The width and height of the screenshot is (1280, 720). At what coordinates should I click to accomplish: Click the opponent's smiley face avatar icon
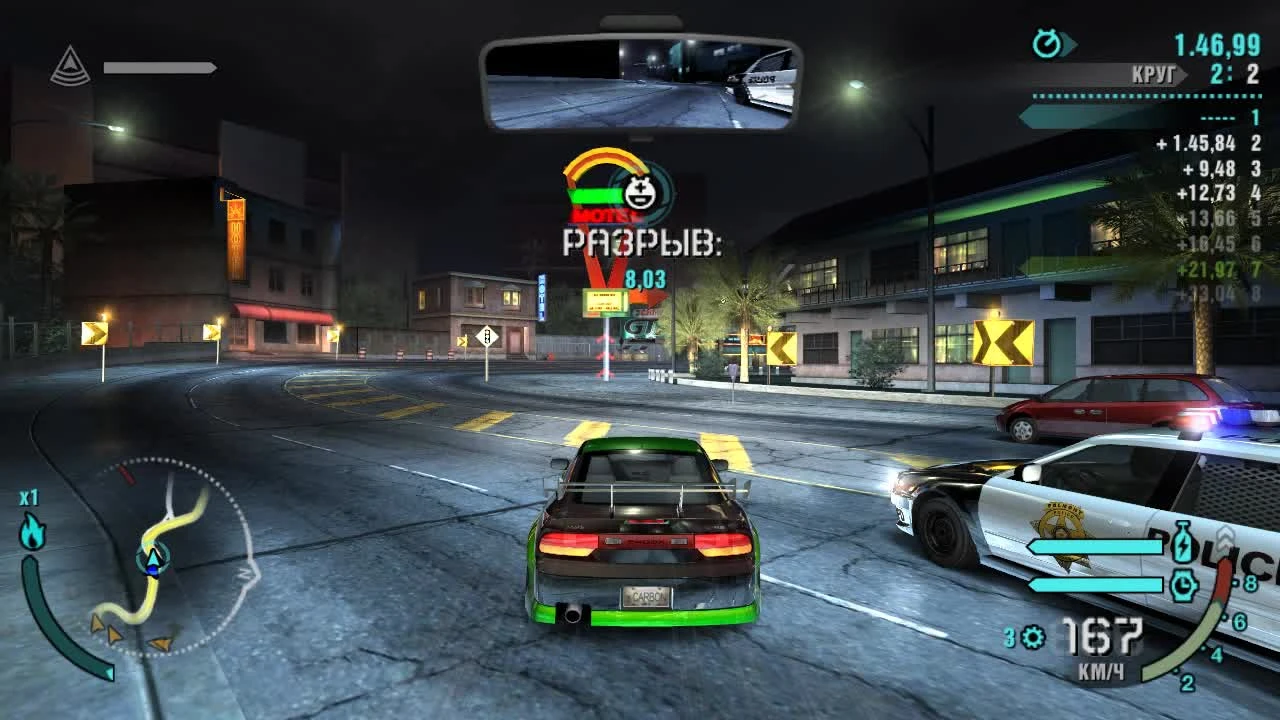click(638, 193)
